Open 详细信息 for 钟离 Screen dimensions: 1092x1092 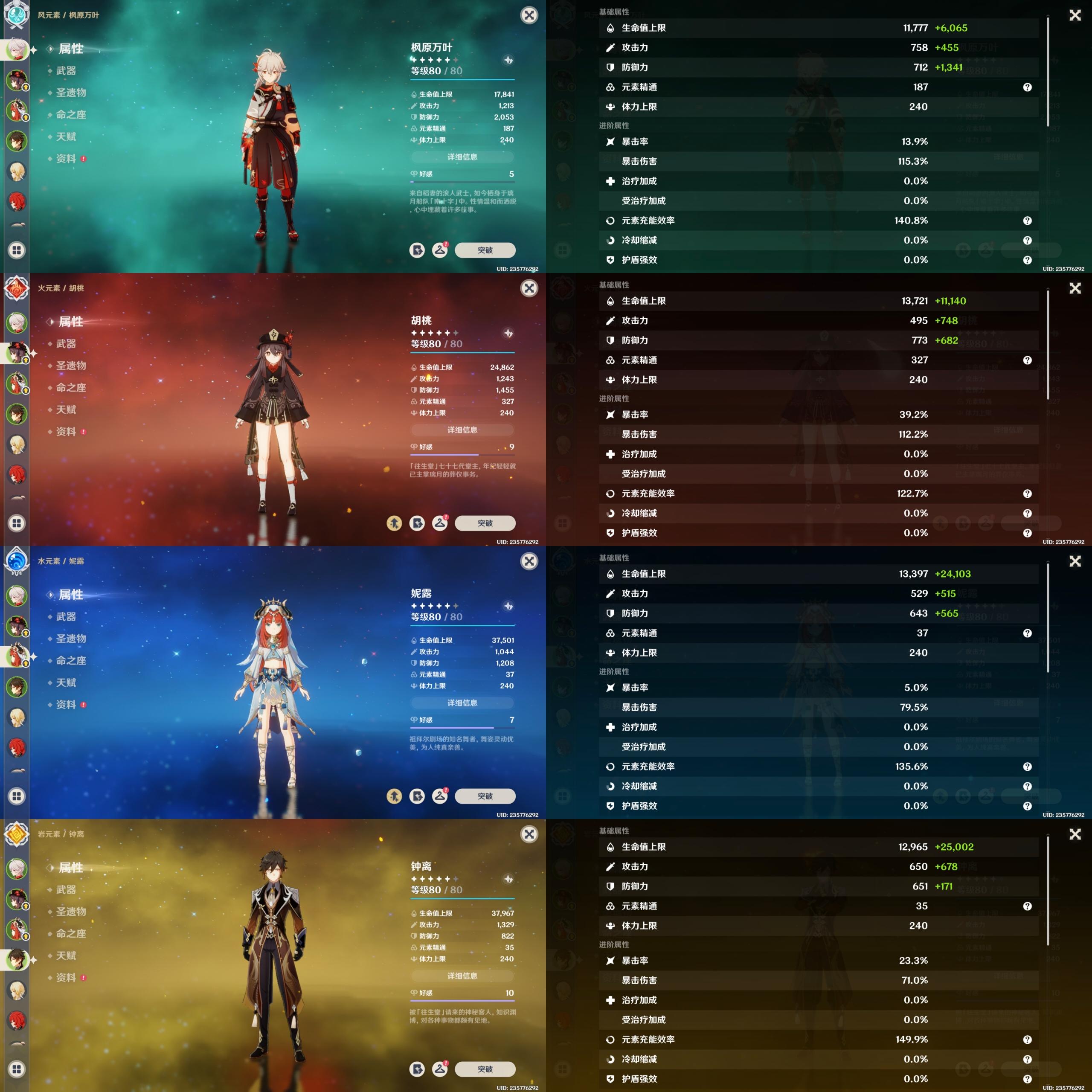(x=462, y=976)
